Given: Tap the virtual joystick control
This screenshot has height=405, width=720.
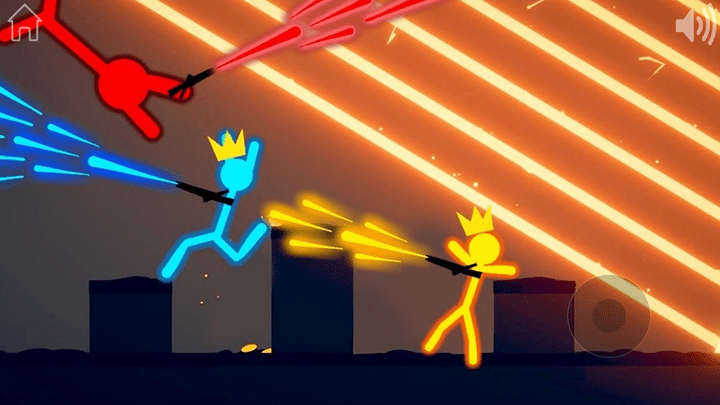Looking at the screenshot, I should pos(608,316).
